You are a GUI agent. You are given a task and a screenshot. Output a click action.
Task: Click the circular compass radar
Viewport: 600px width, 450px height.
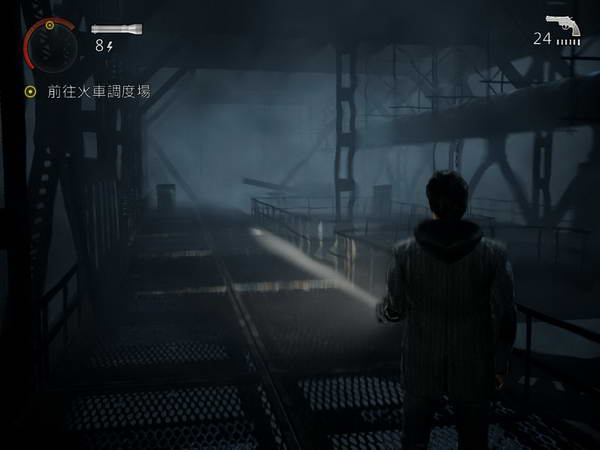point(50,43)
